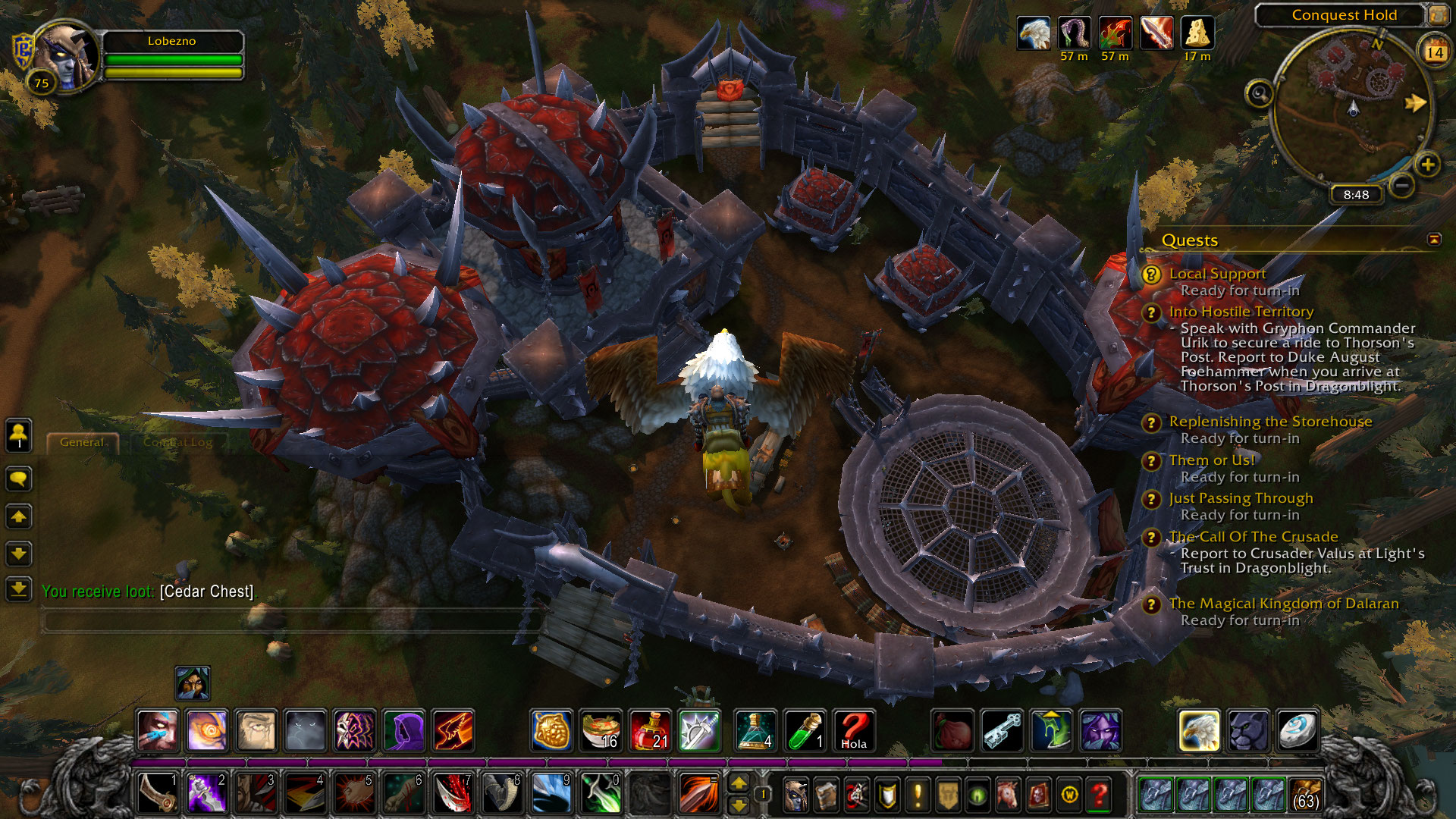The image size is (1456, 819).
Task: Click the cheese buff icon
Action: click(1197, 33)
